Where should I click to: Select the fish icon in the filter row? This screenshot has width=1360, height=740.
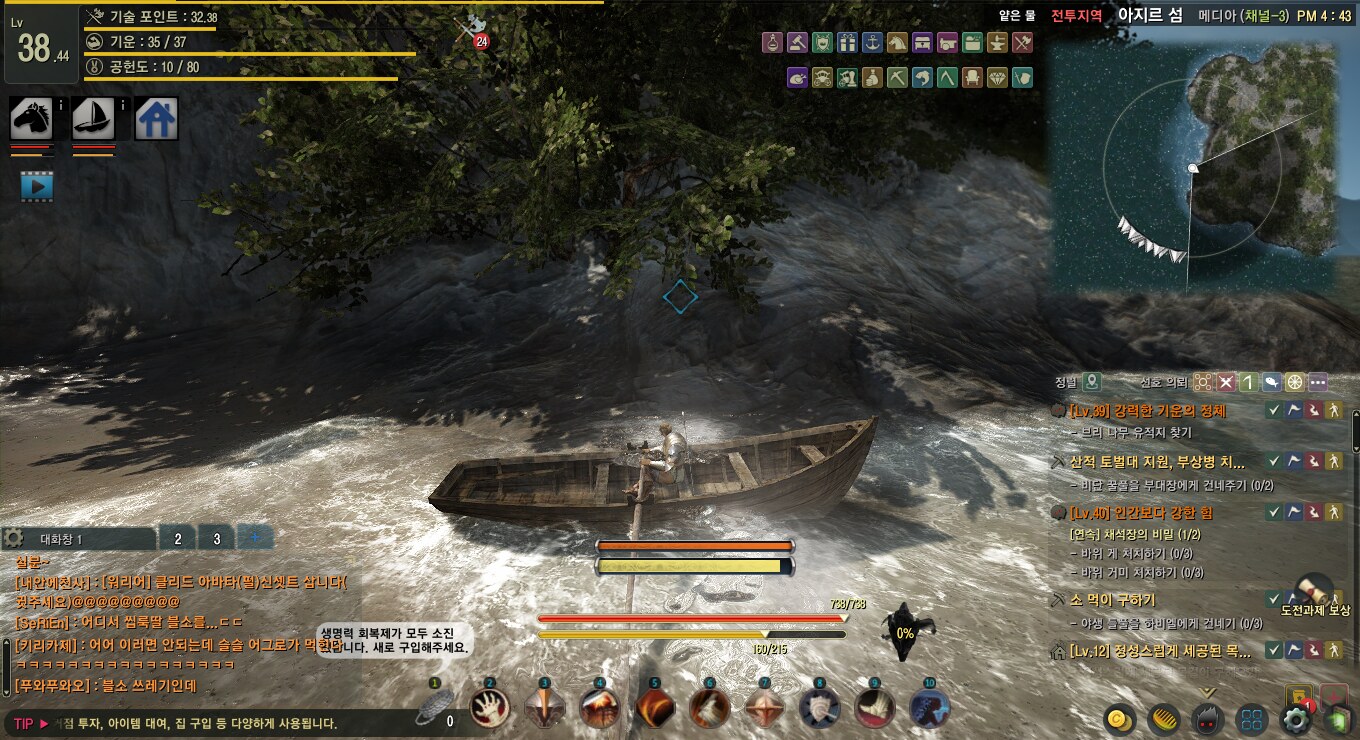pos(922,78)
